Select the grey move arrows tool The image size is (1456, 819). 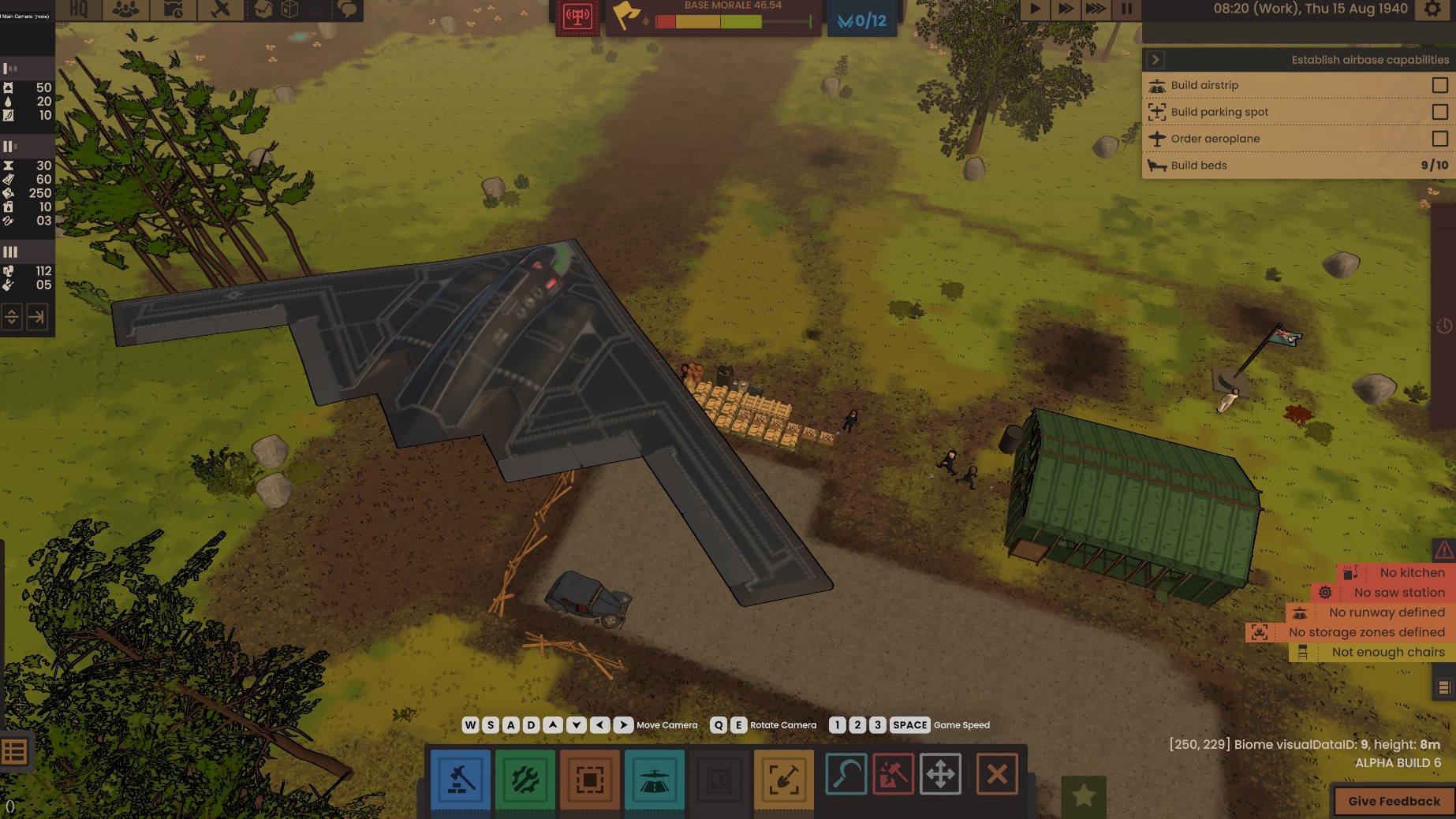point(941,774)
